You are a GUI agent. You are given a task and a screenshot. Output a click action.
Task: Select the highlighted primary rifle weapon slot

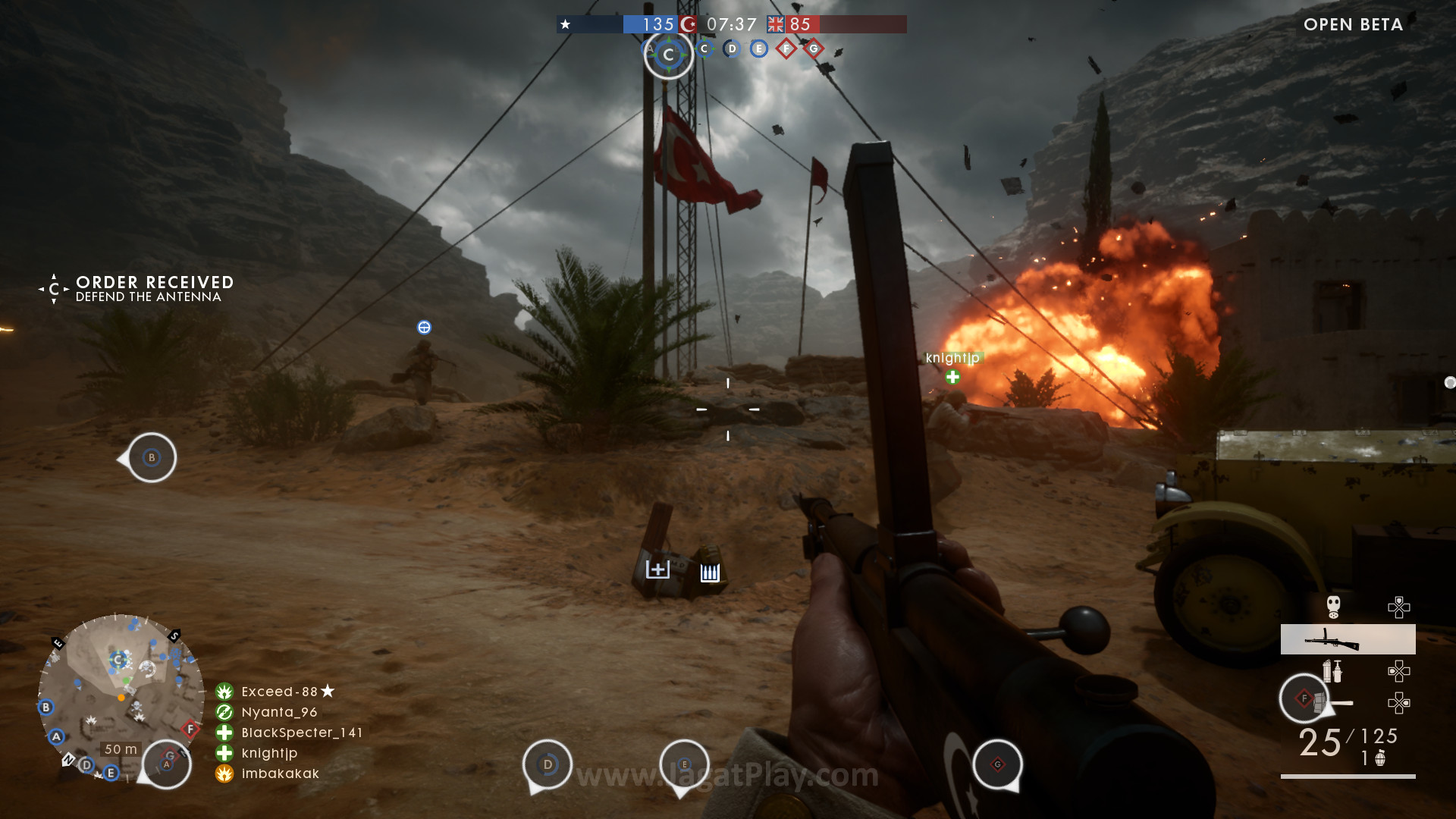tap(1348, 639)
